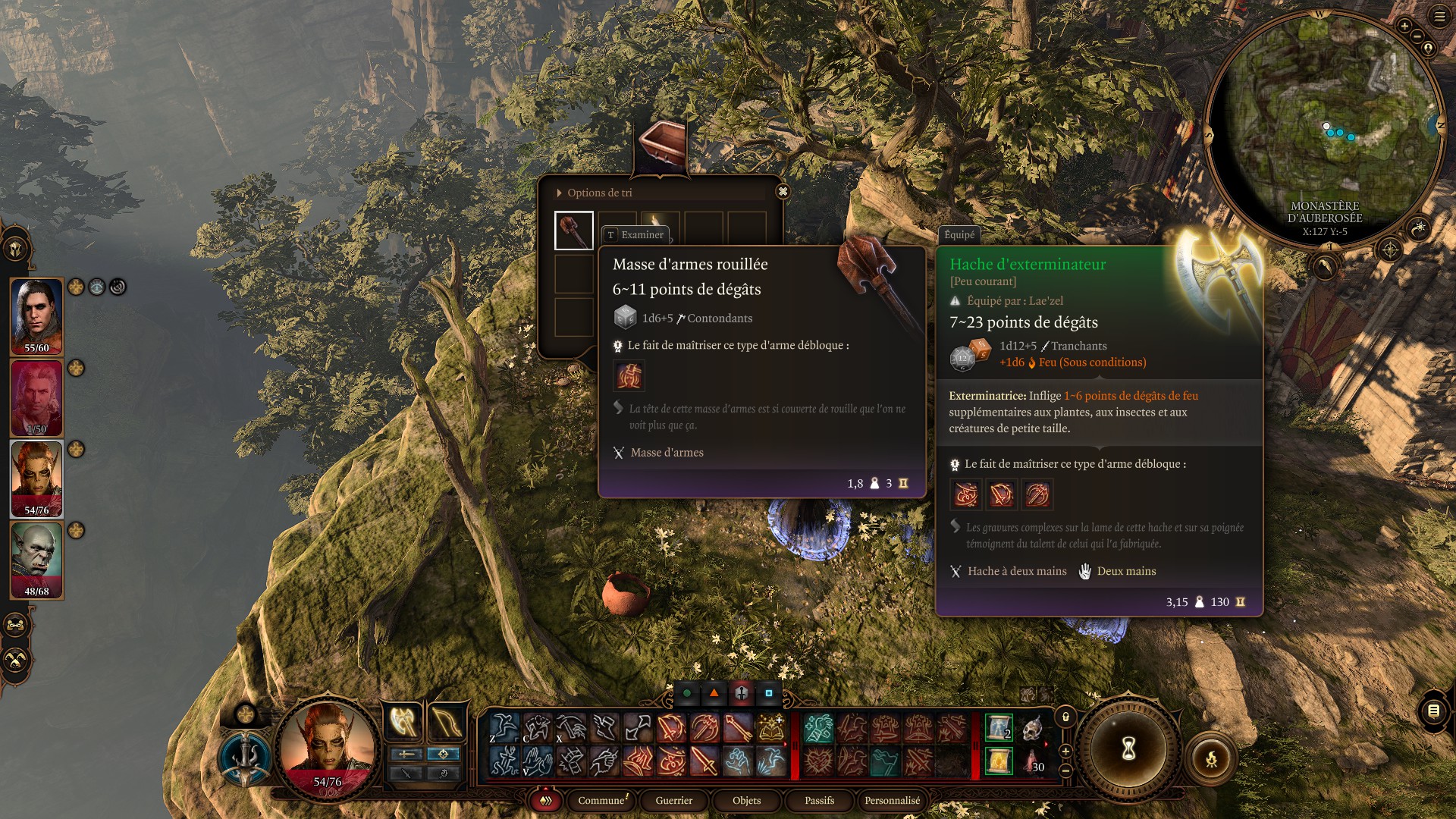Toggle the hotbar lock
This screenshot has width=1456, height=819.
tap(1065, 717)
